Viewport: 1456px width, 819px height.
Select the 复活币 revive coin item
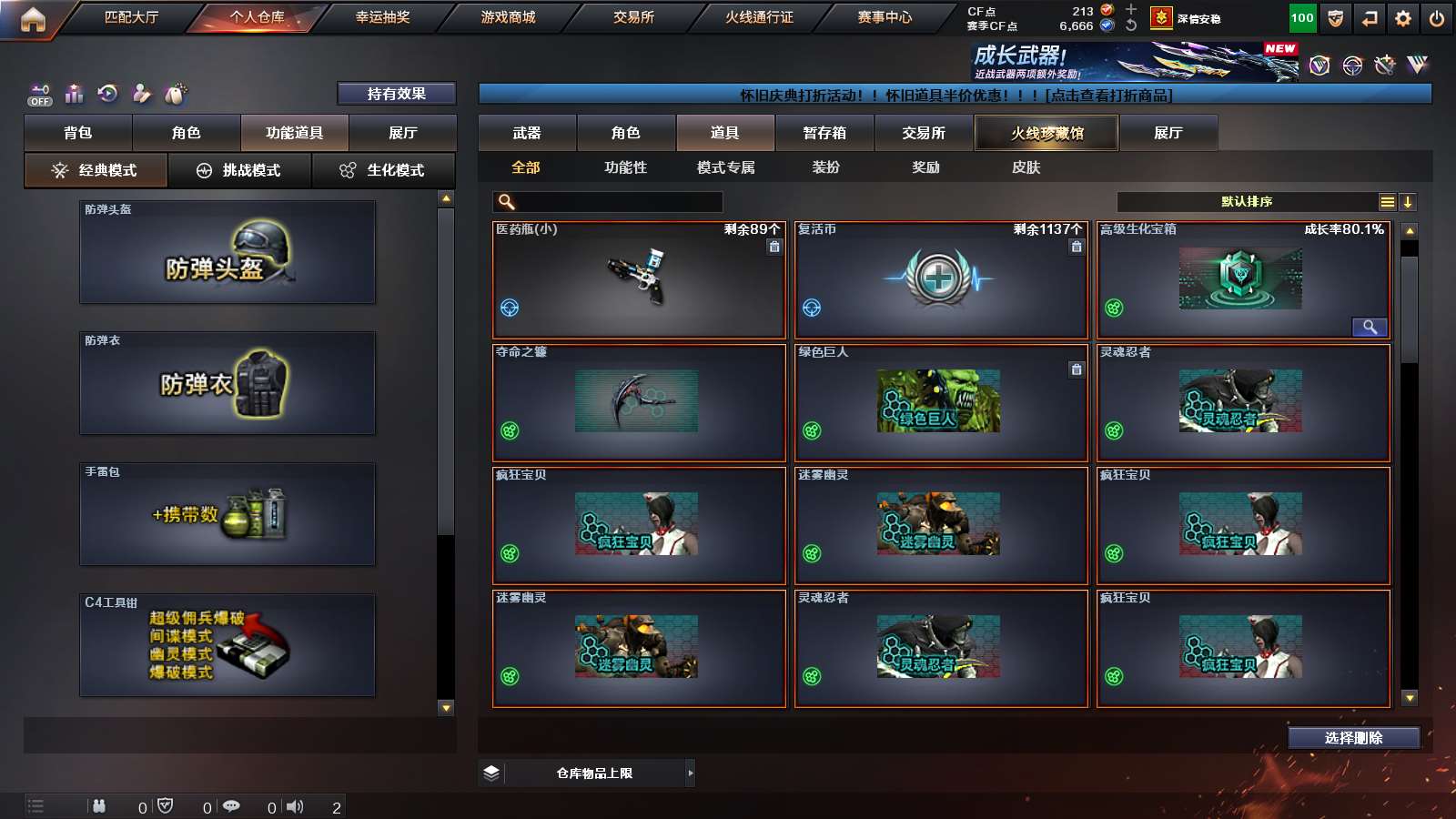[x=941, y=279]
